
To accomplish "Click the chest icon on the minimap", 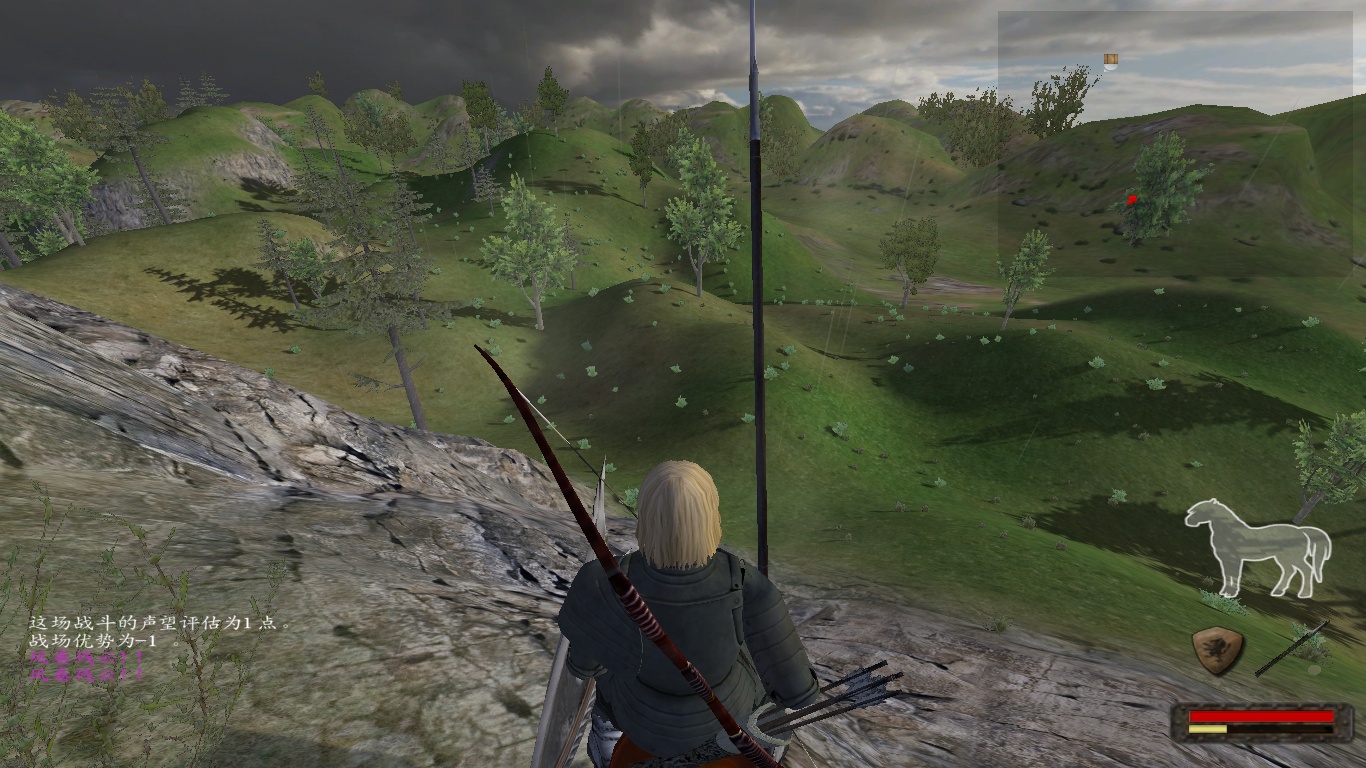I will (1110, 61).
